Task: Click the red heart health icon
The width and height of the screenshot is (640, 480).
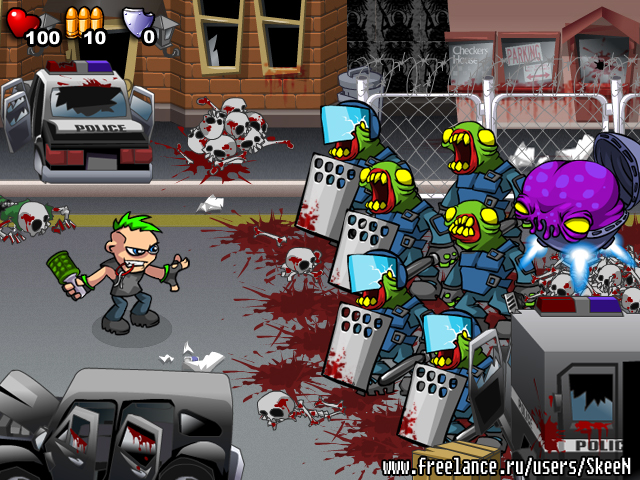Action: click(x=21, y=21)
